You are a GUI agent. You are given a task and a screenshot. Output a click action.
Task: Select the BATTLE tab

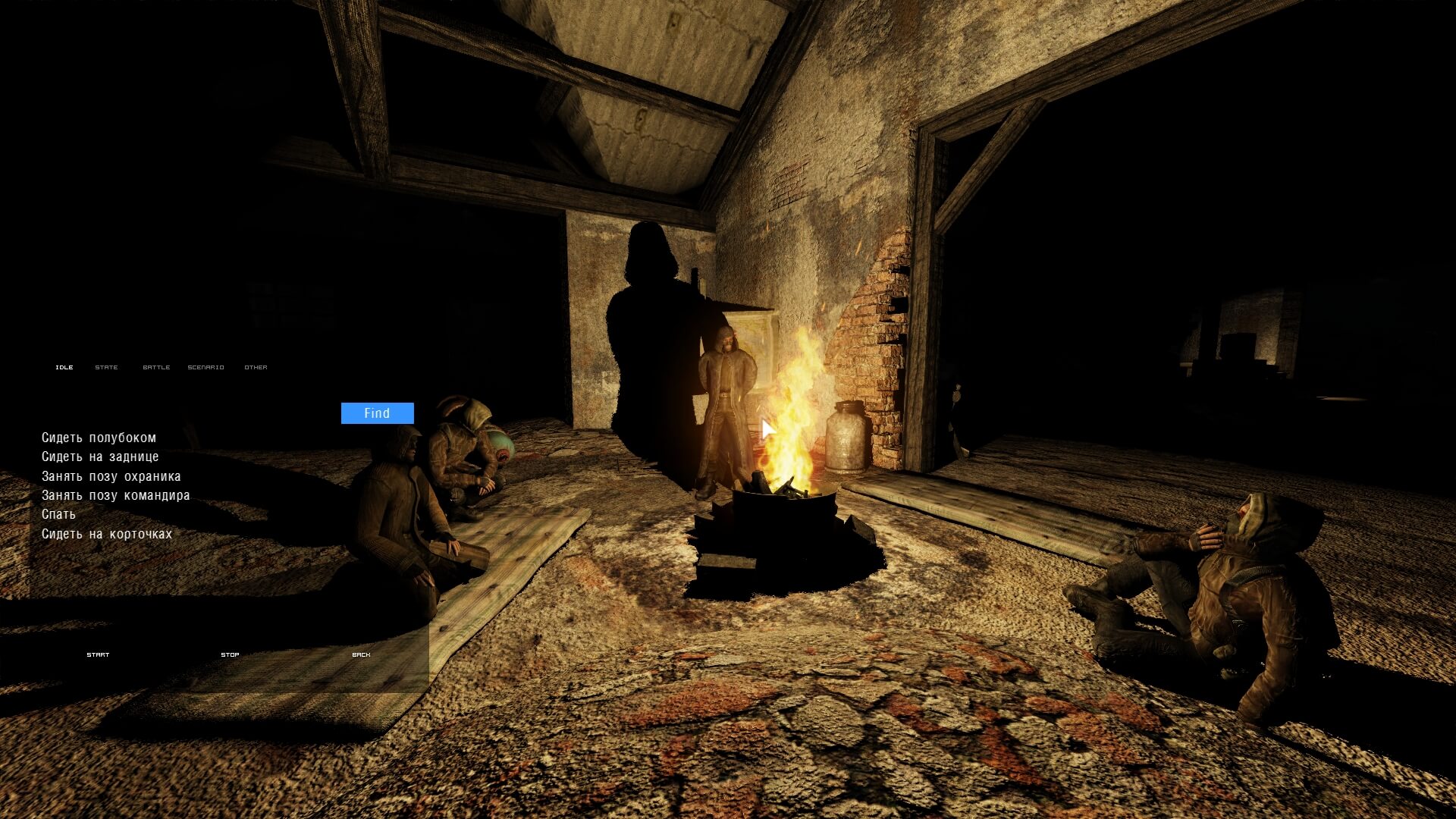(x=156, y=367)
